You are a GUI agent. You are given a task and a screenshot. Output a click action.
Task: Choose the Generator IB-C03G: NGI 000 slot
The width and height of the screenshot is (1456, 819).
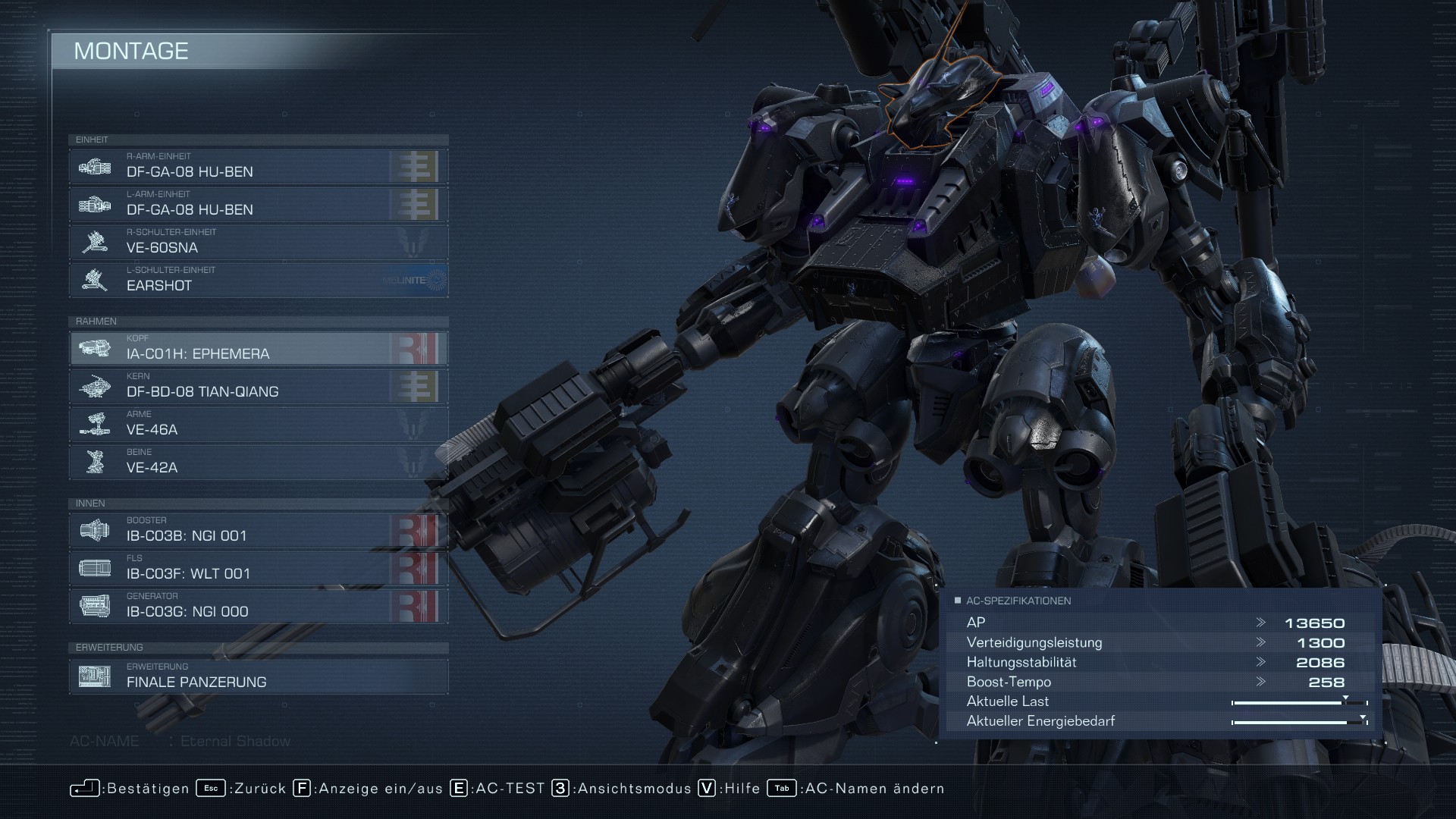pyautogui.click(x=258, y=606)
